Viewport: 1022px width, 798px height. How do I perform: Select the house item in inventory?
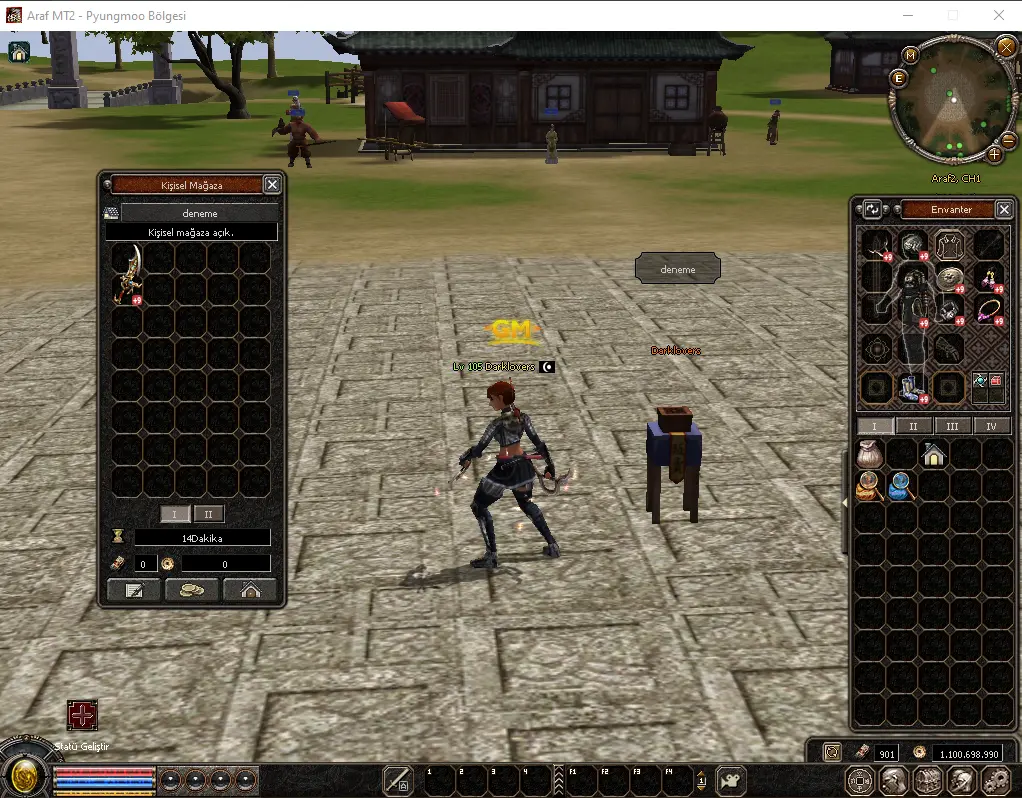click(x=934, y=454)
